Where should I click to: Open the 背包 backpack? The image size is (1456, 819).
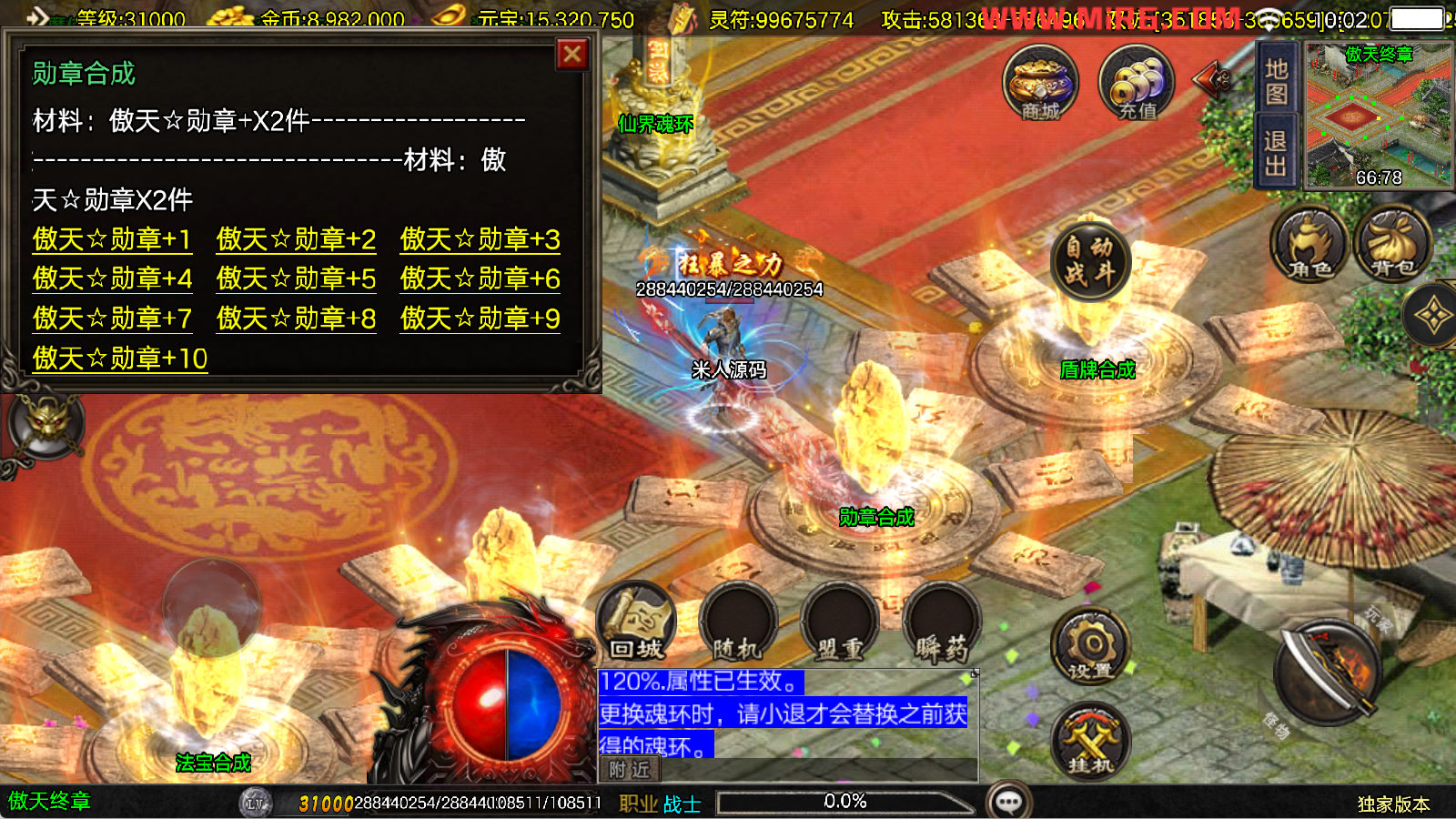pyautogui.click(x=1392, y=244)
